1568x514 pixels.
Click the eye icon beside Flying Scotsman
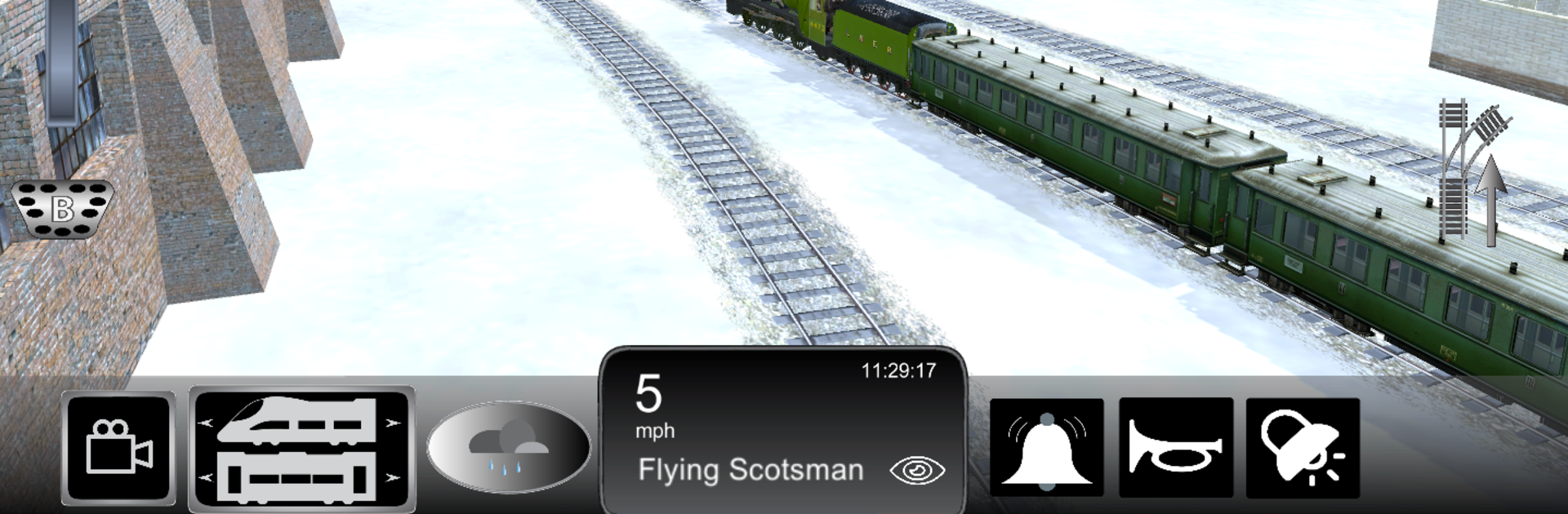click(x=917, y=471)
